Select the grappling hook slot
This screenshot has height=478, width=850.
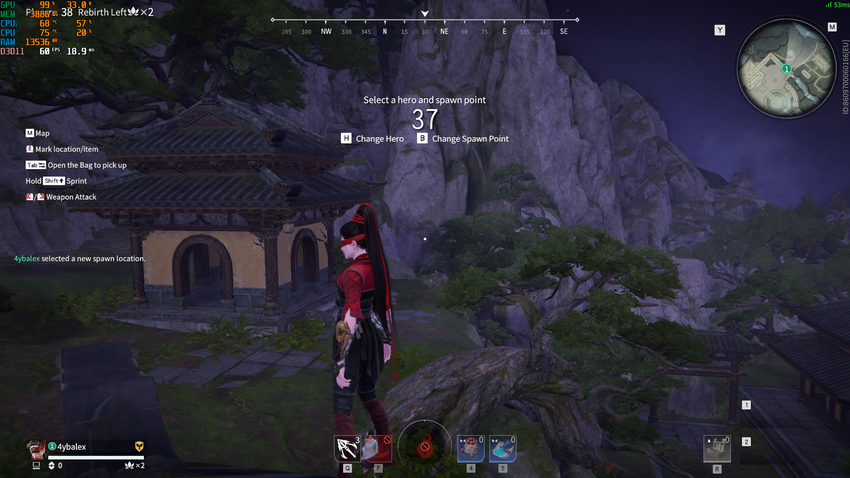[x=348, y=449]
